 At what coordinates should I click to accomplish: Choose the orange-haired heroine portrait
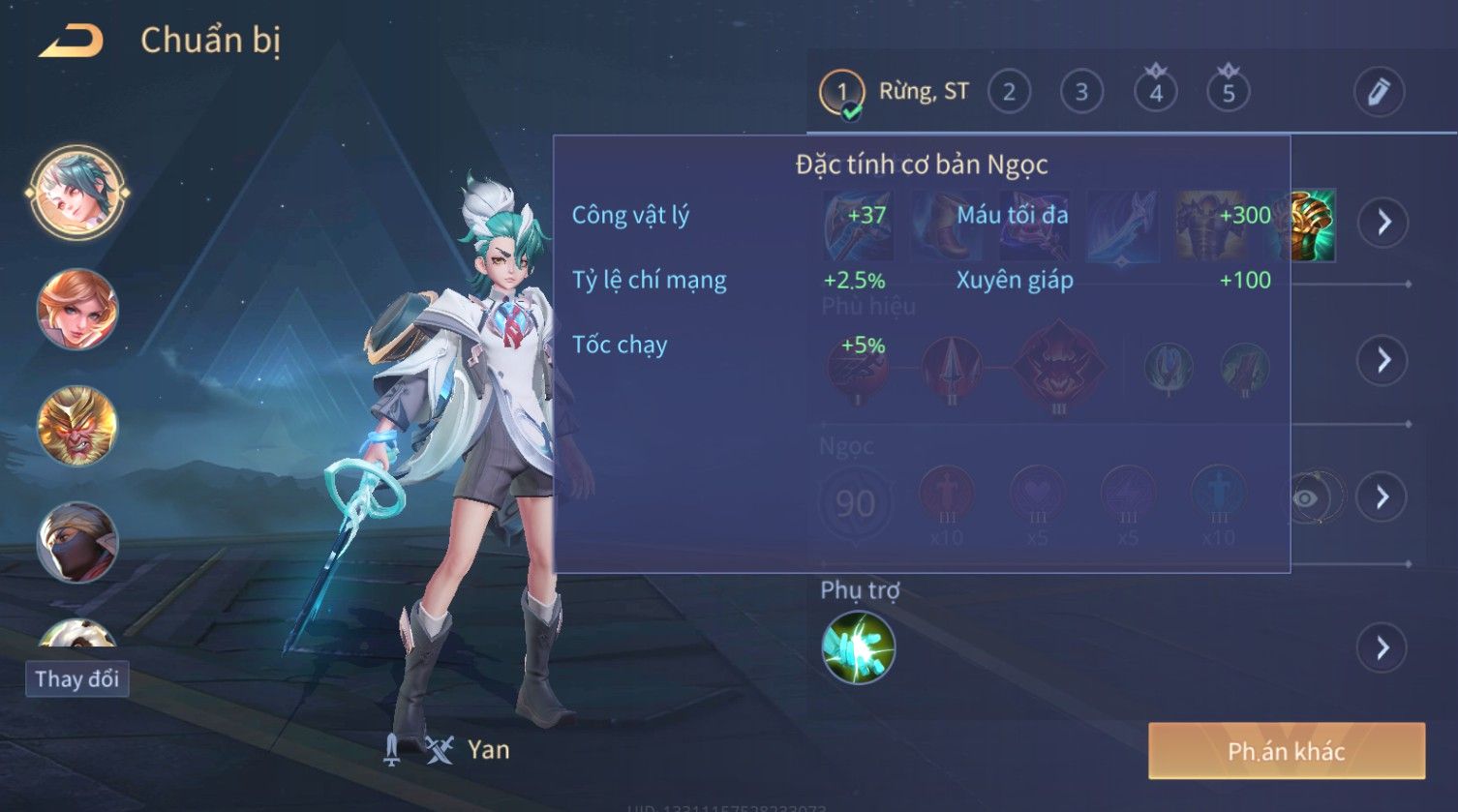click(77, 310)
